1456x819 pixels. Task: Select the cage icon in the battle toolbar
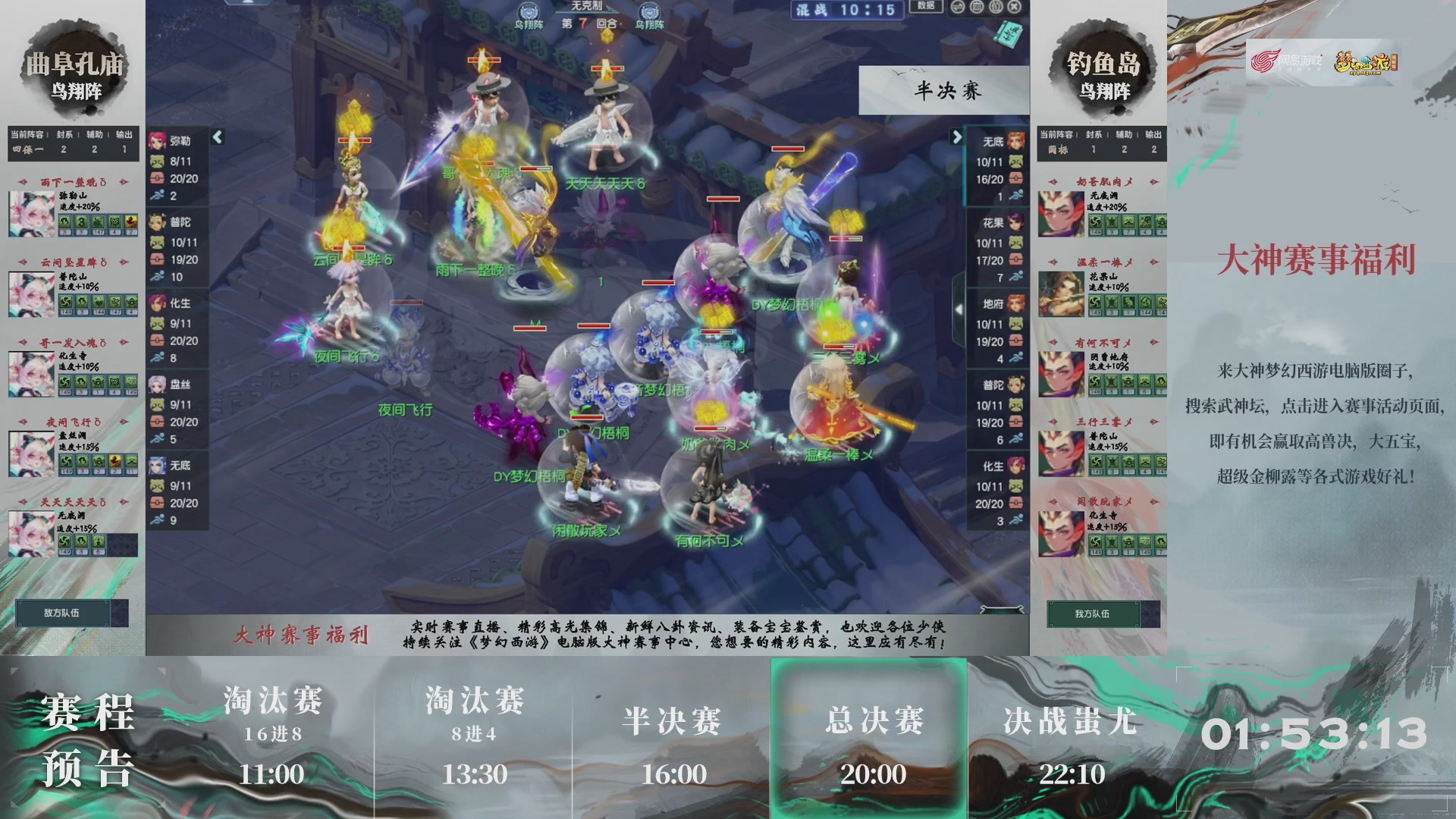click(x=977, y=8)
